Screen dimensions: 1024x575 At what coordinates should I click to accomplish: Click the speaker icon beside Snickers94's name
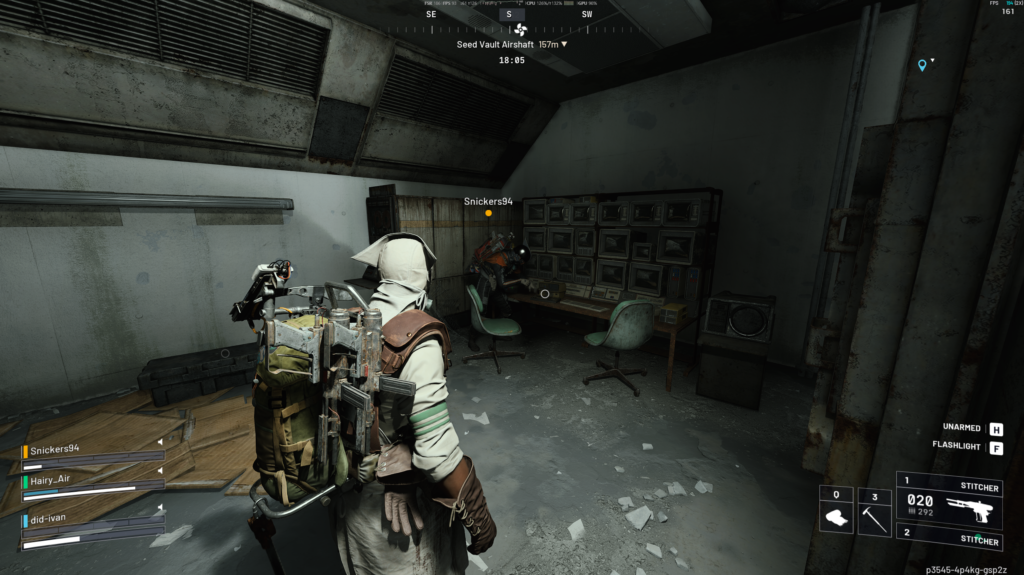click(x=158, y=442)
